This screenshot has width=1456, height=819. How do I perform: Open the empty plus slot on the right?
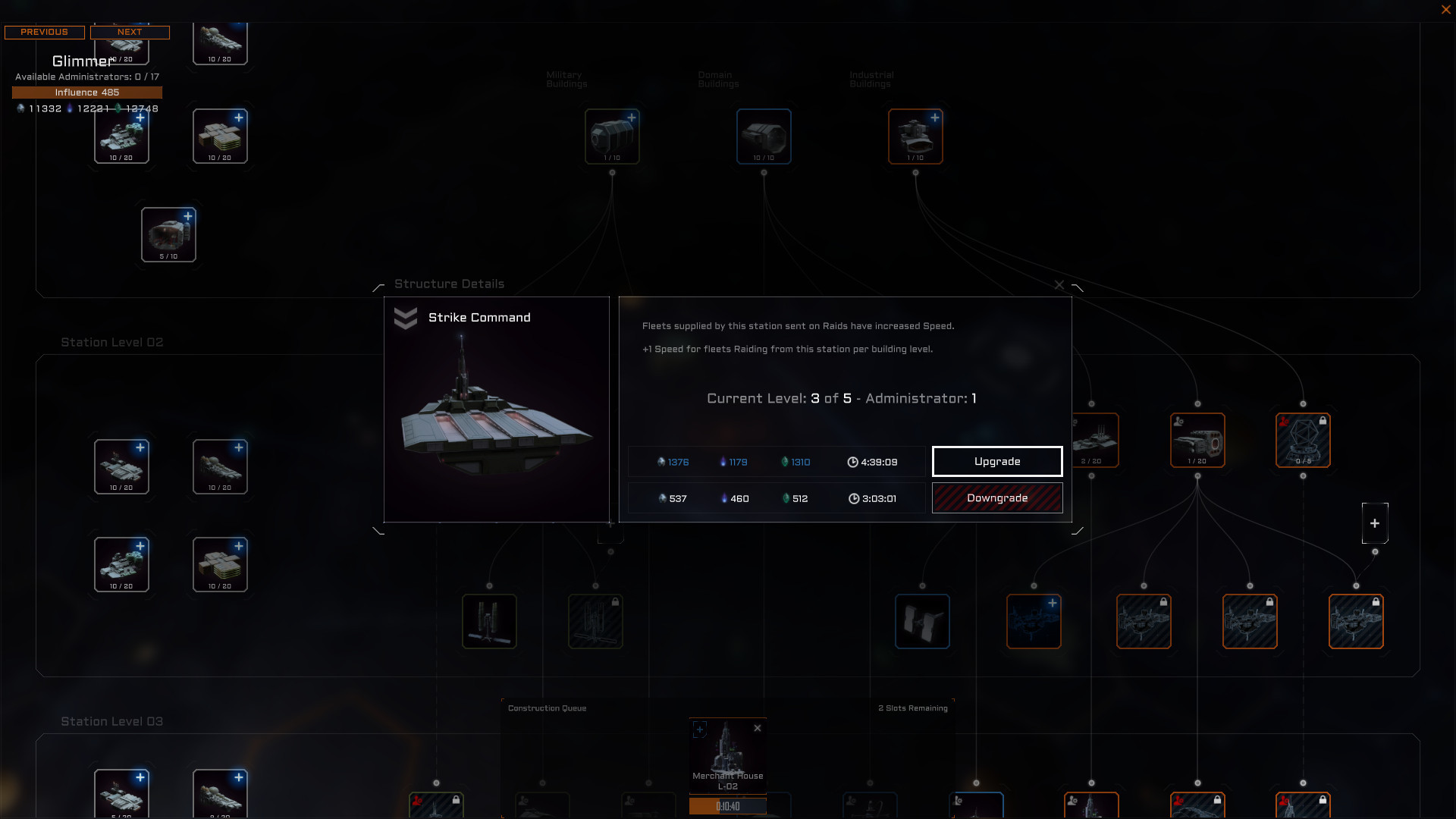[1375, 523]
